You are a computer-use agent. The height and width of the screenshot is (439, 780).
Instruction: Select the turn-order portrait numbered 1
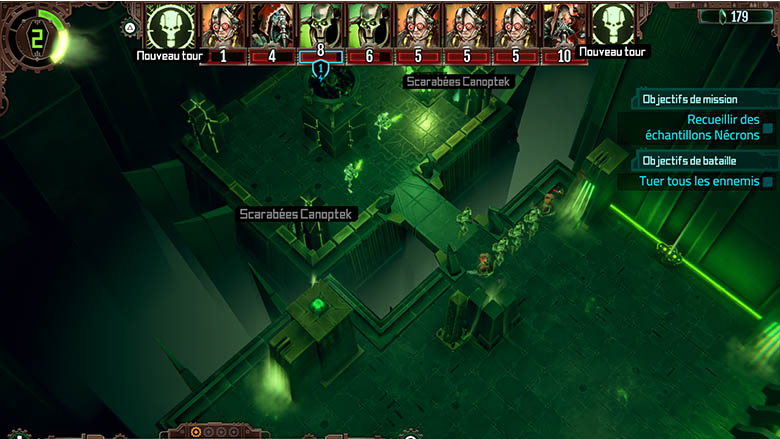(223, 26)
